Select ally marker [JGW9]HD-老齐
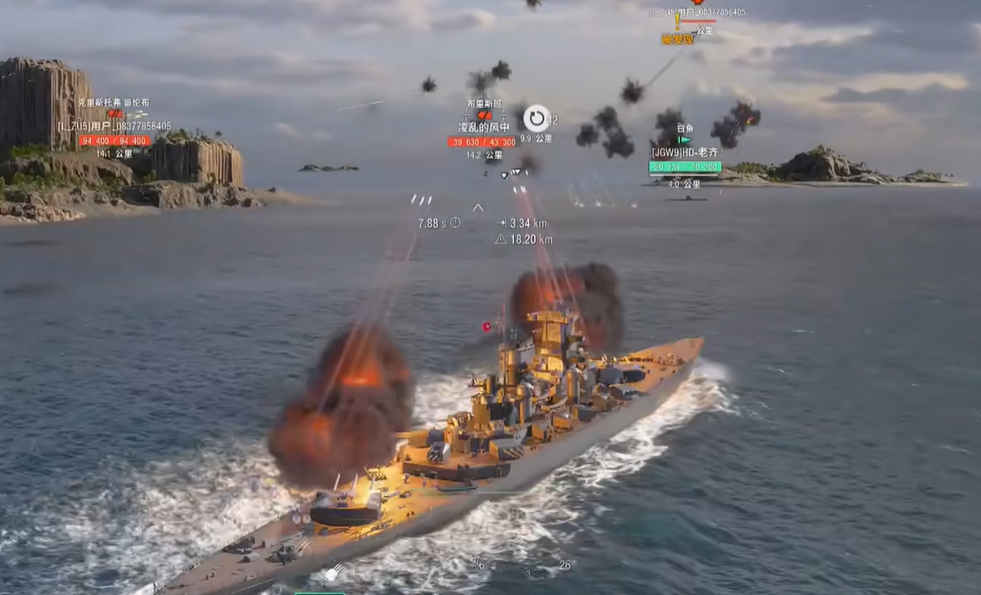The width and height of the screenshot is (981, 595). click(x=684, y=153)
